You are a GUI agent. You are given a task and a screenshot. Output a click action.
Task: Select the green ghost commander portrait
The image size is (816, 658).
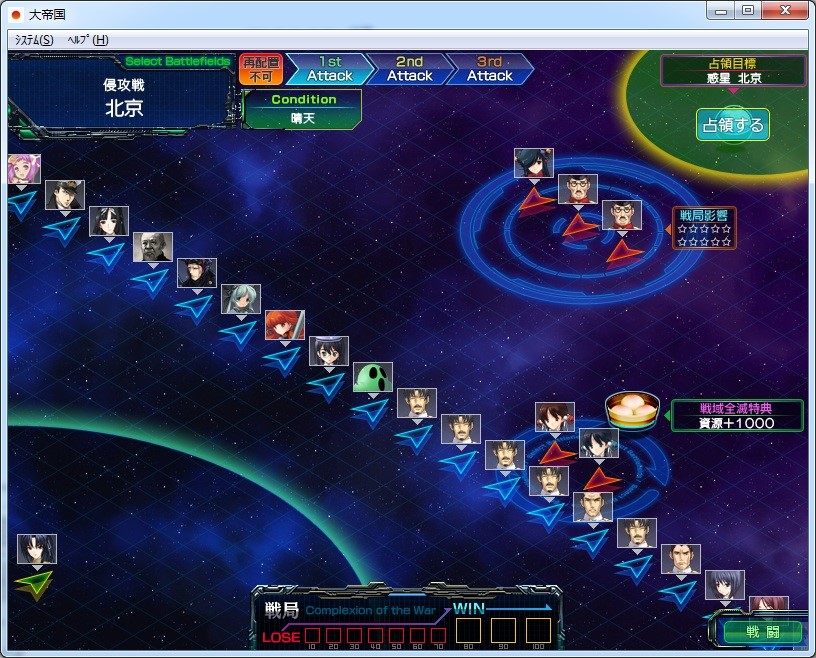[x=372, y=378]
